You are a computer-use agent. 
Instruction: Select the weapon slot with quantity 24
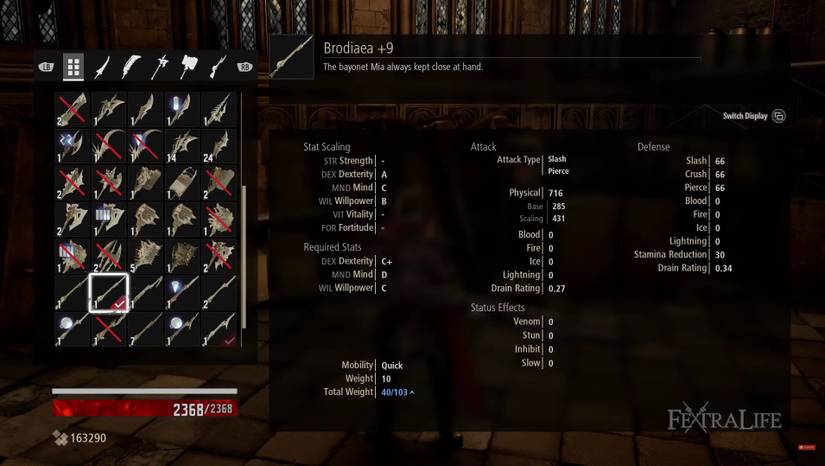pyautogui.click(x=218, y=146)
